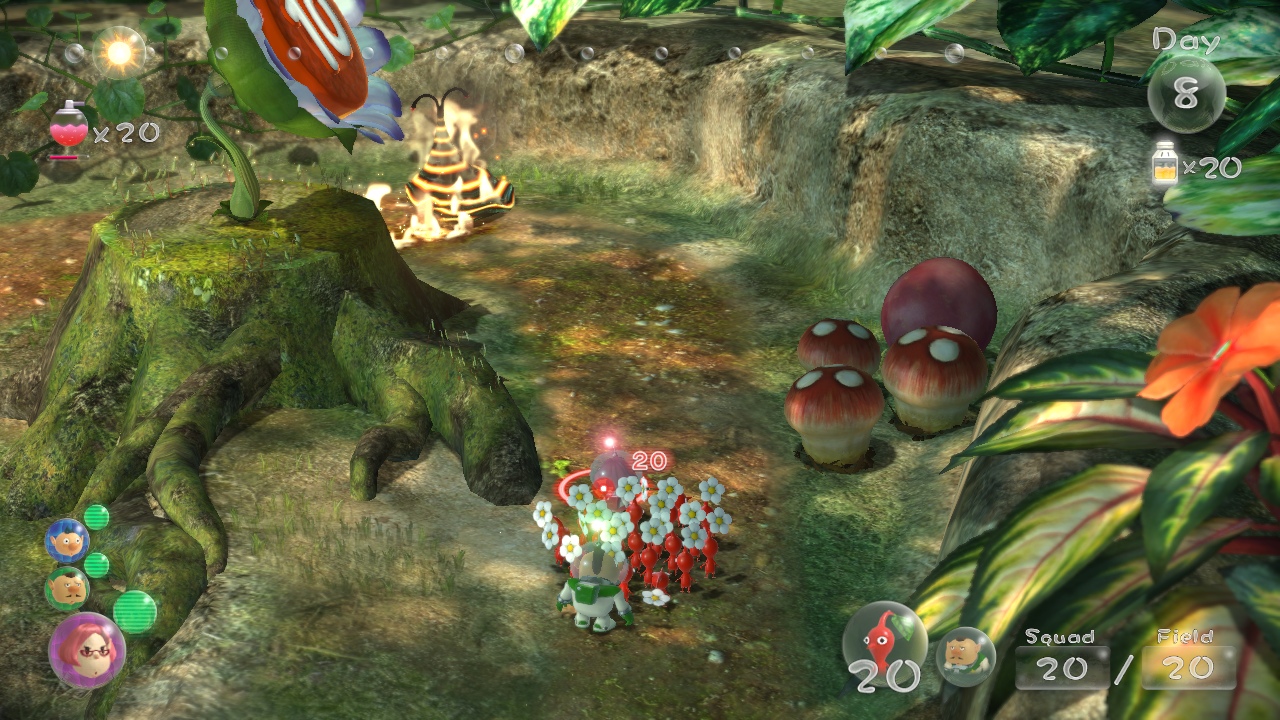Click the glowing sun meter icon
This screenshot has width=1280, height=720.
tap(119, 52)
